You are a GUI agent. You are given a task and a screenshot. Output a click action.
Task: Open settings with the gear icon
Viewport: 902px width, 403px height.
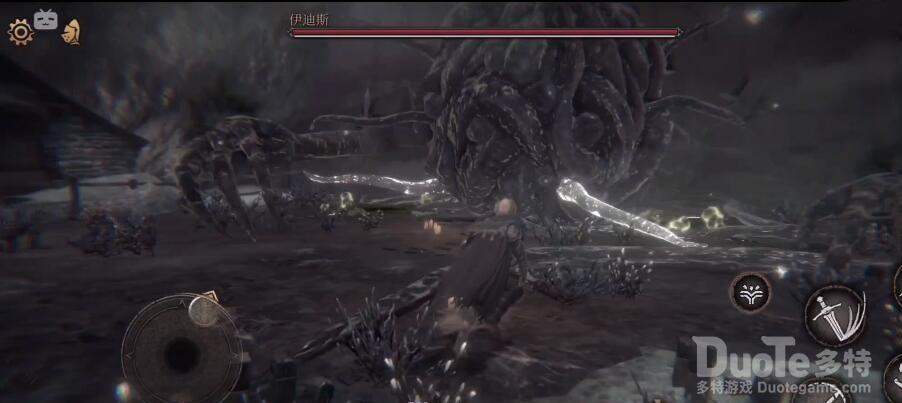(x=20, y=32)
